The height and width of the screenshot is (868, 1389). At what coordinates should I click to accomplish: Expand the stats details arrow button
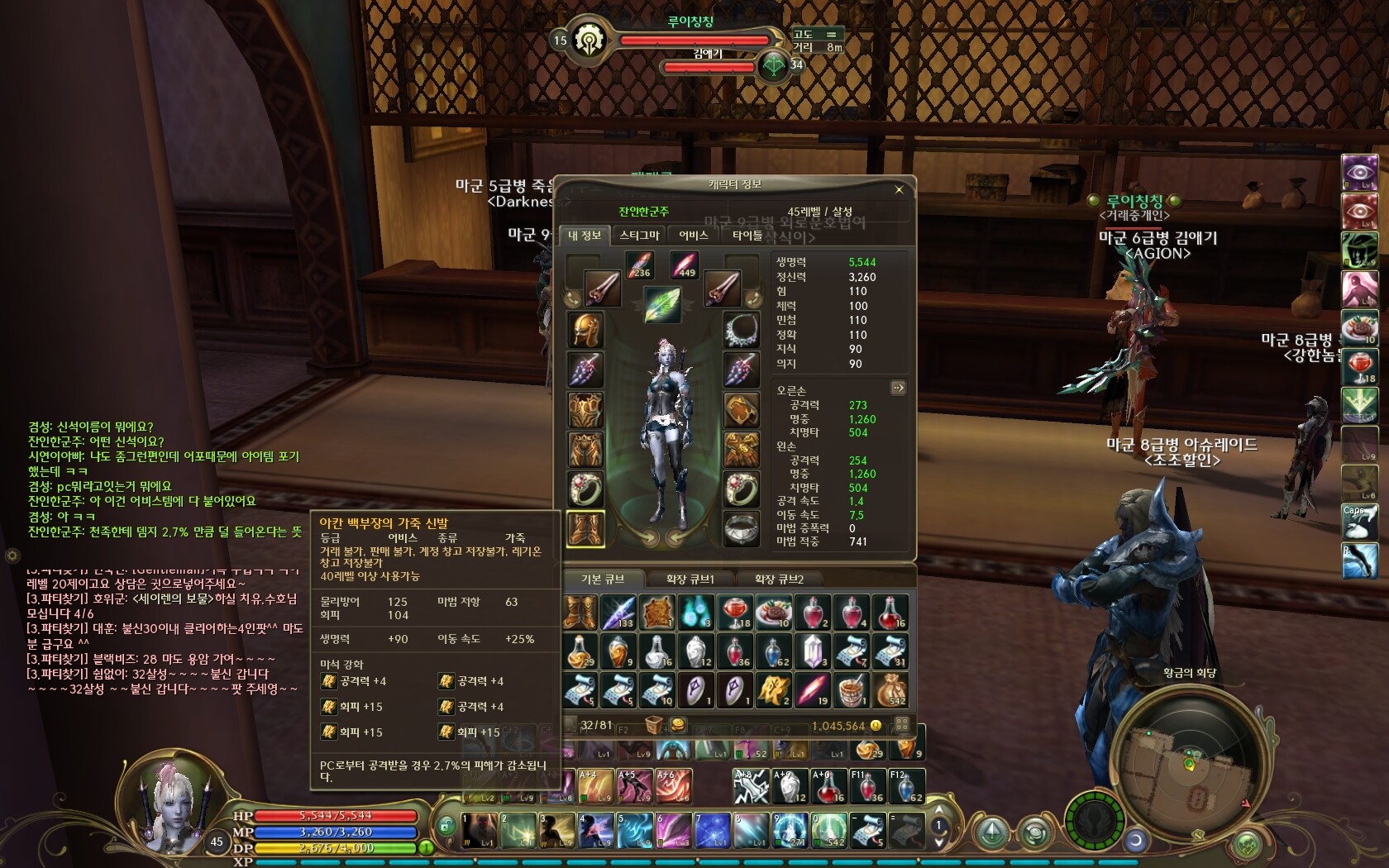point(898,388)
